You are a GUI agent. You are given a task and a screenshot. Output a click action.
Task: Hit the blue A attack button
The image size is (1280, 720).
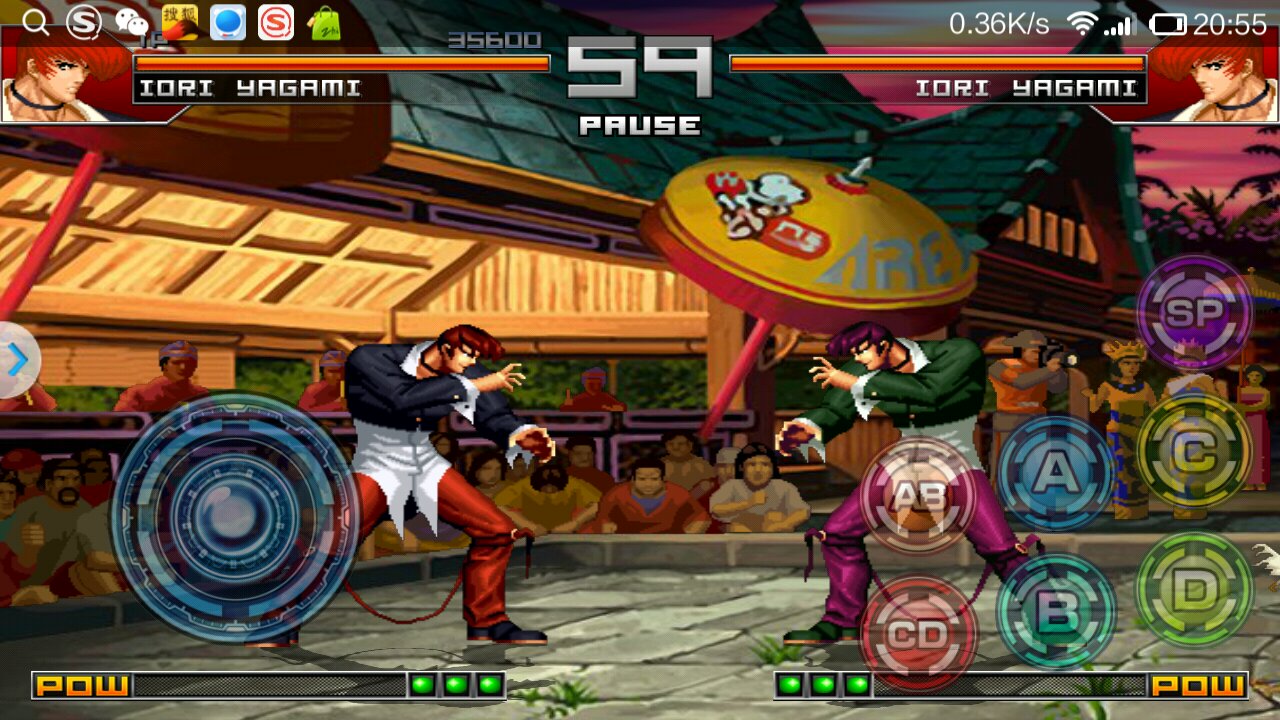coord(1056,472)
